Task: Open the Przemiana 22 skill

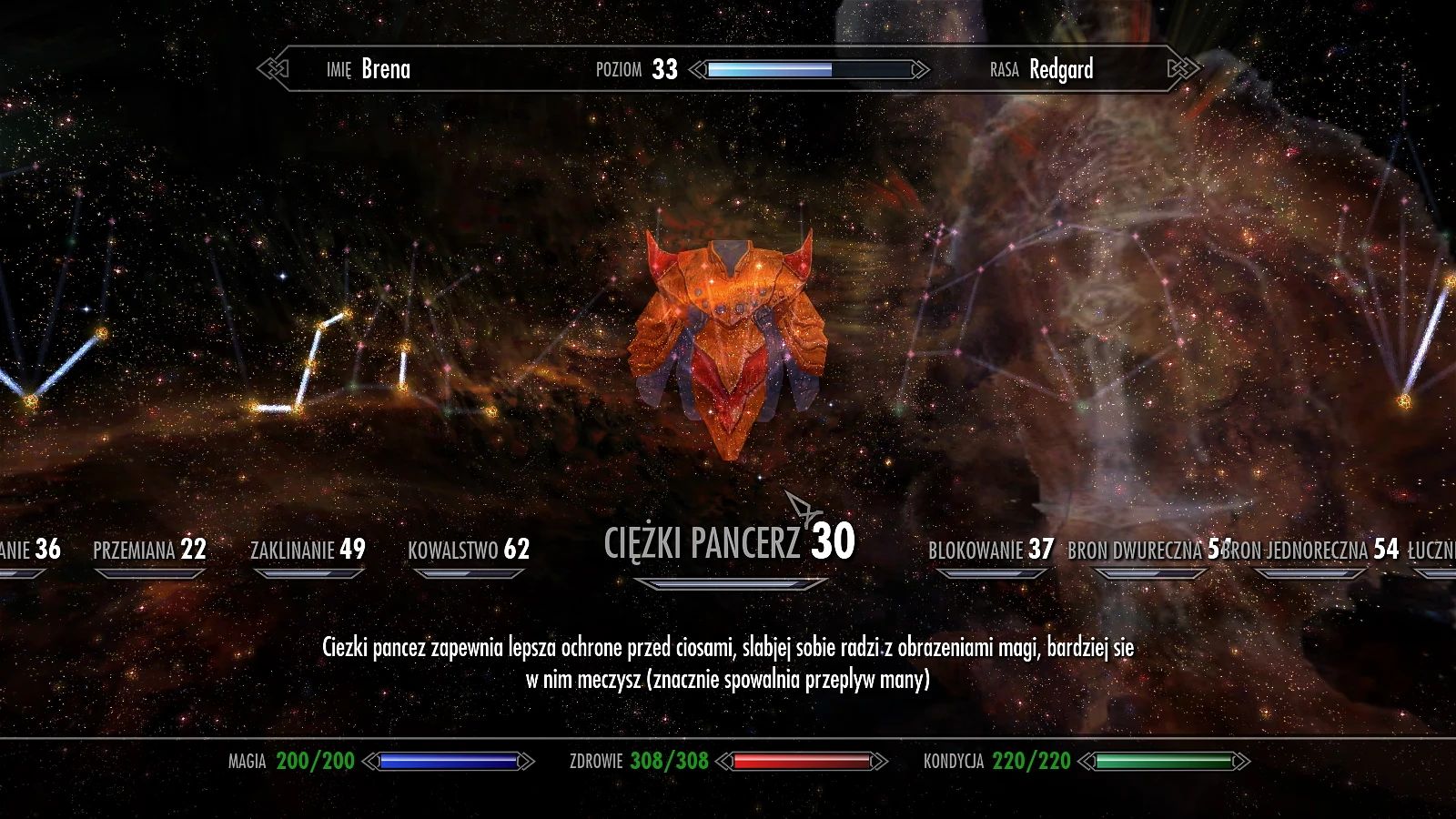Action: tap(150, 550)
